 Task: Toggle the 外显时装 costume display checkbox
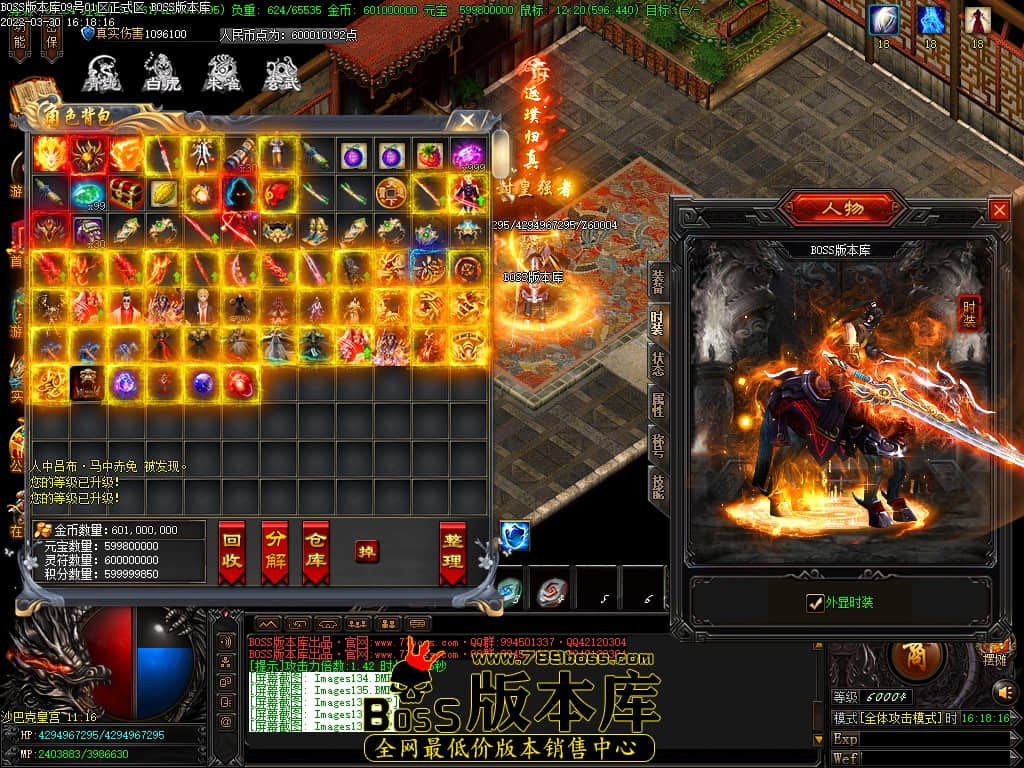(815, 602)
